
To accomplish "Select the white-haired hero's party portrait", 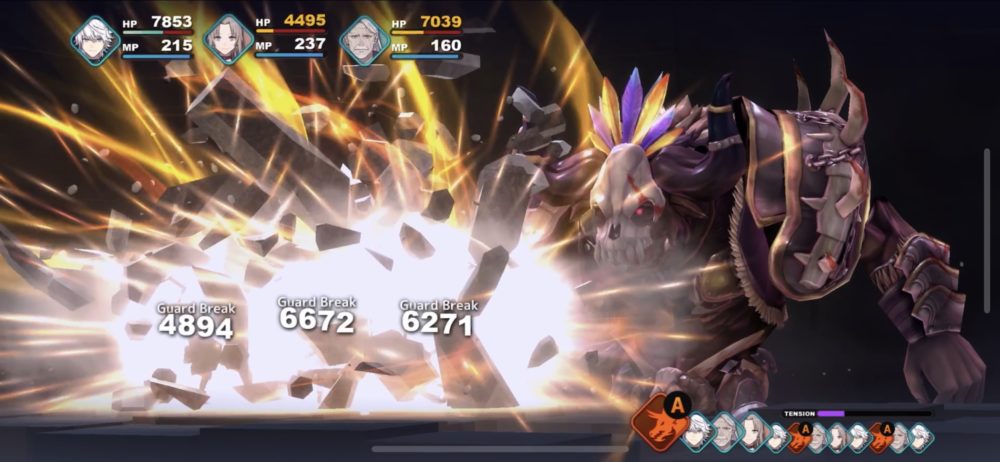I will (96, 41).
